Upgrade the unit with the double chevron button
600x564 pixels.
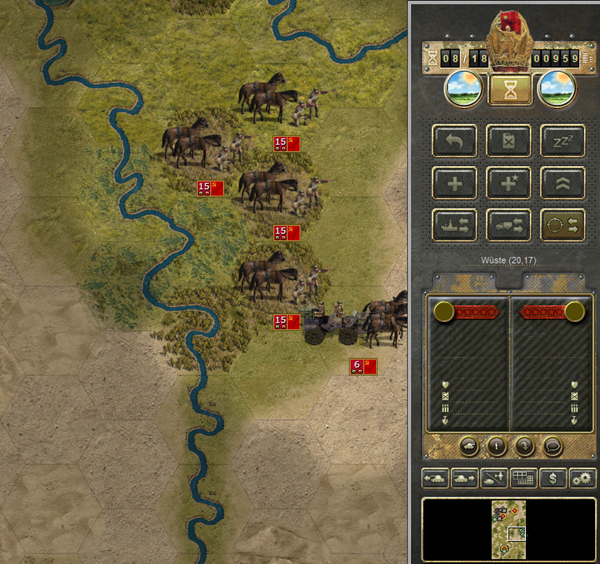click(562, 183)
